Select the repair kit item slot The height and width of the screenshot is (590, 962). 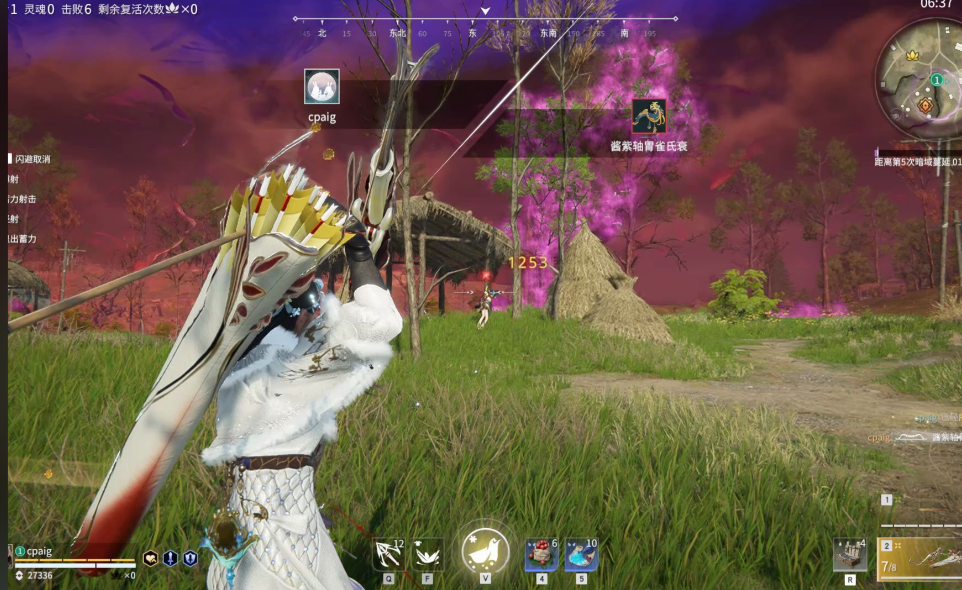click(849, 553)
